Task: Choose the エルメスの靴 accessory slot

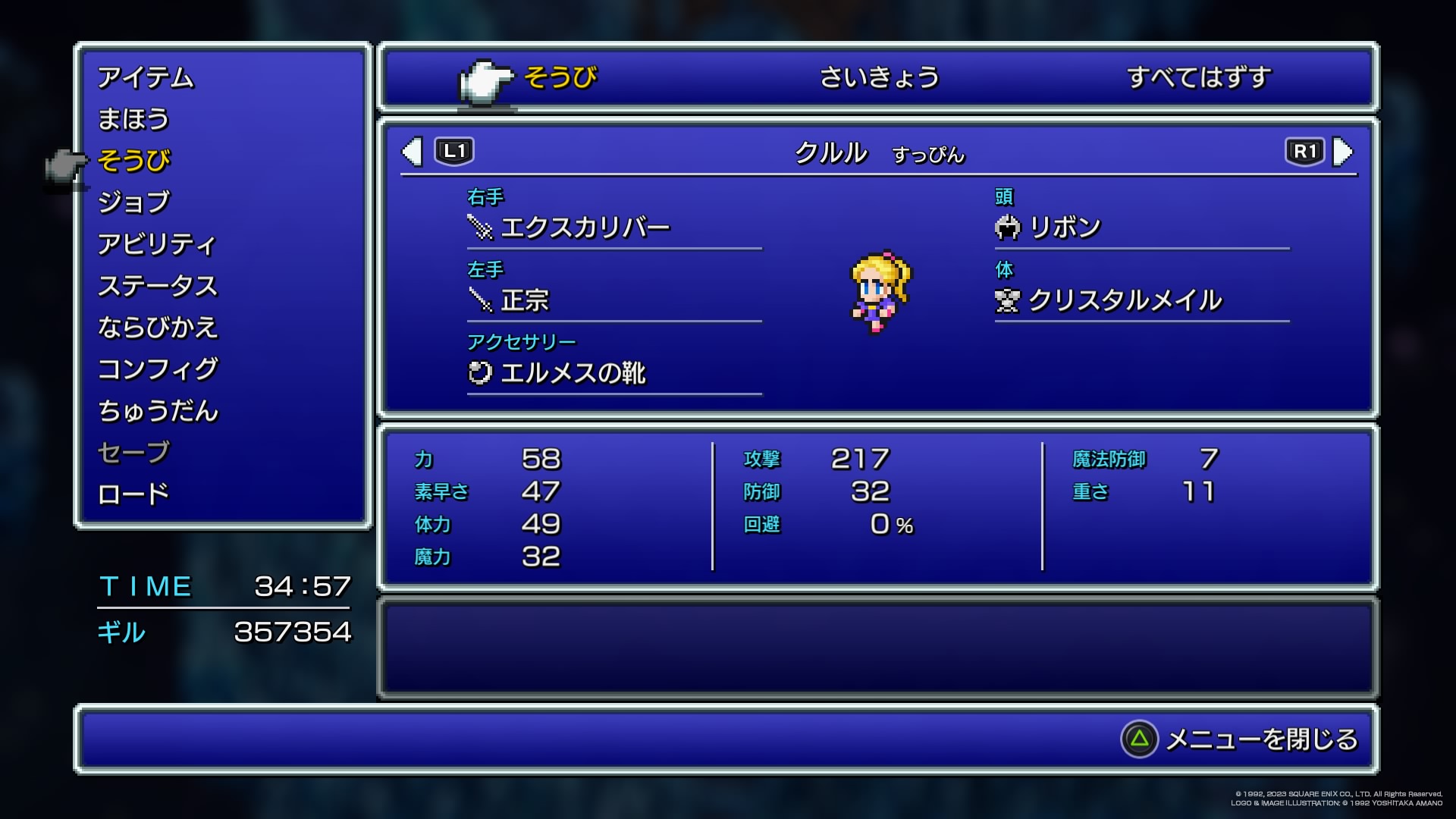Action: click(573, 373)
